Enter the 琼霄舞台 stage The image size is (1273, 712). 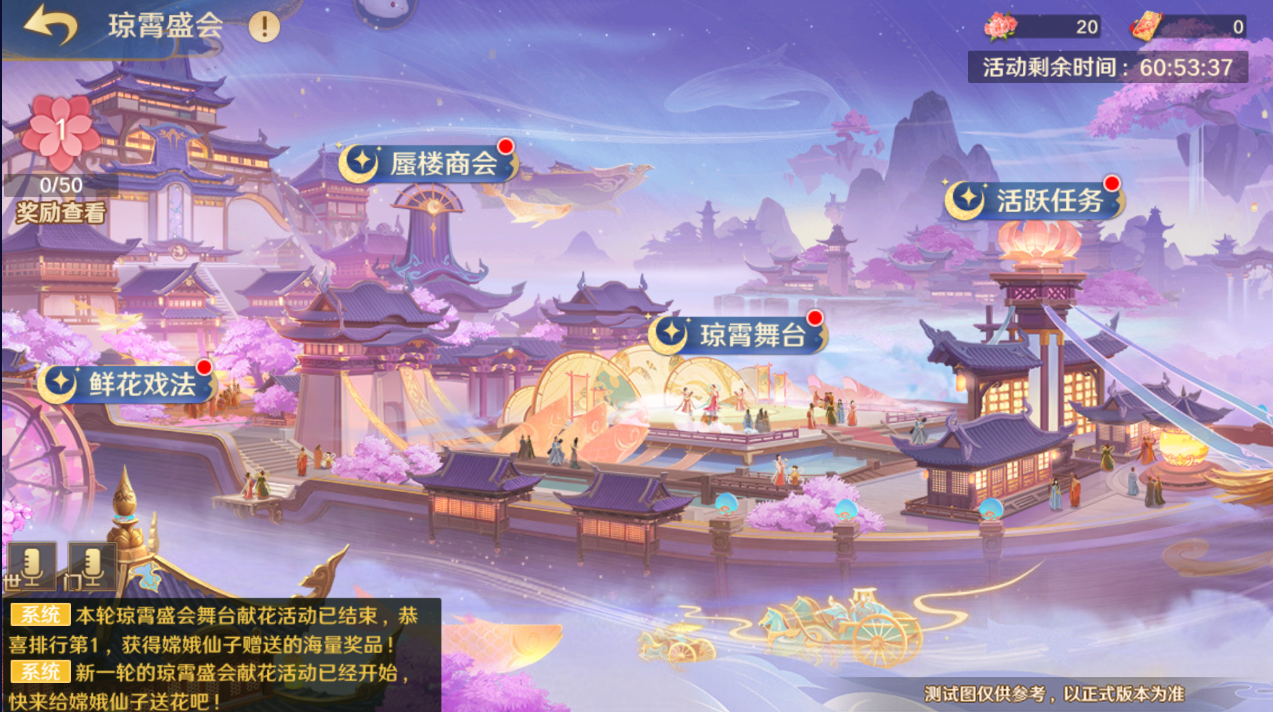[x=739, y=334]
